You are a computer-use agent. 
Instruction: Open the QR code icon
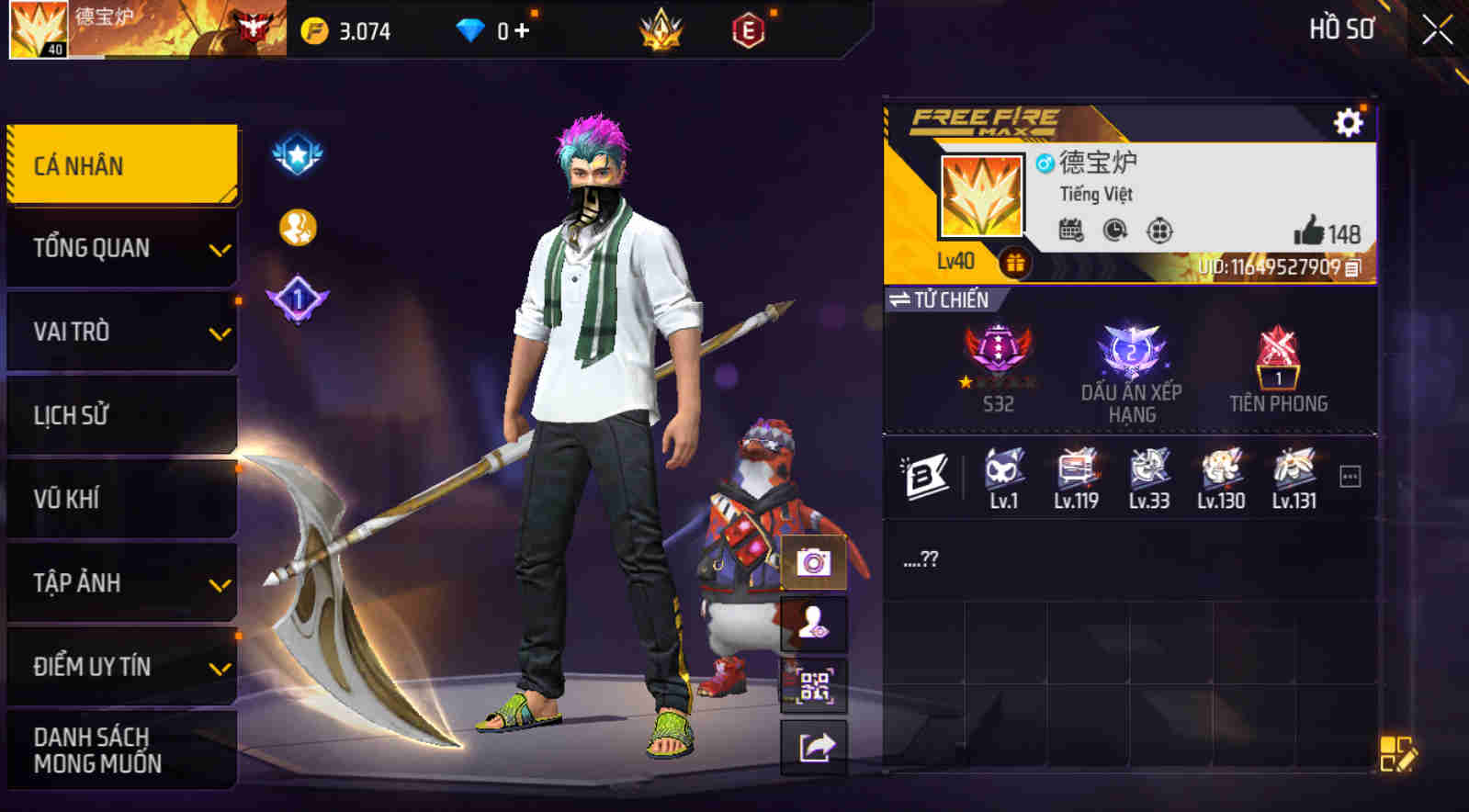coord(812,685)
